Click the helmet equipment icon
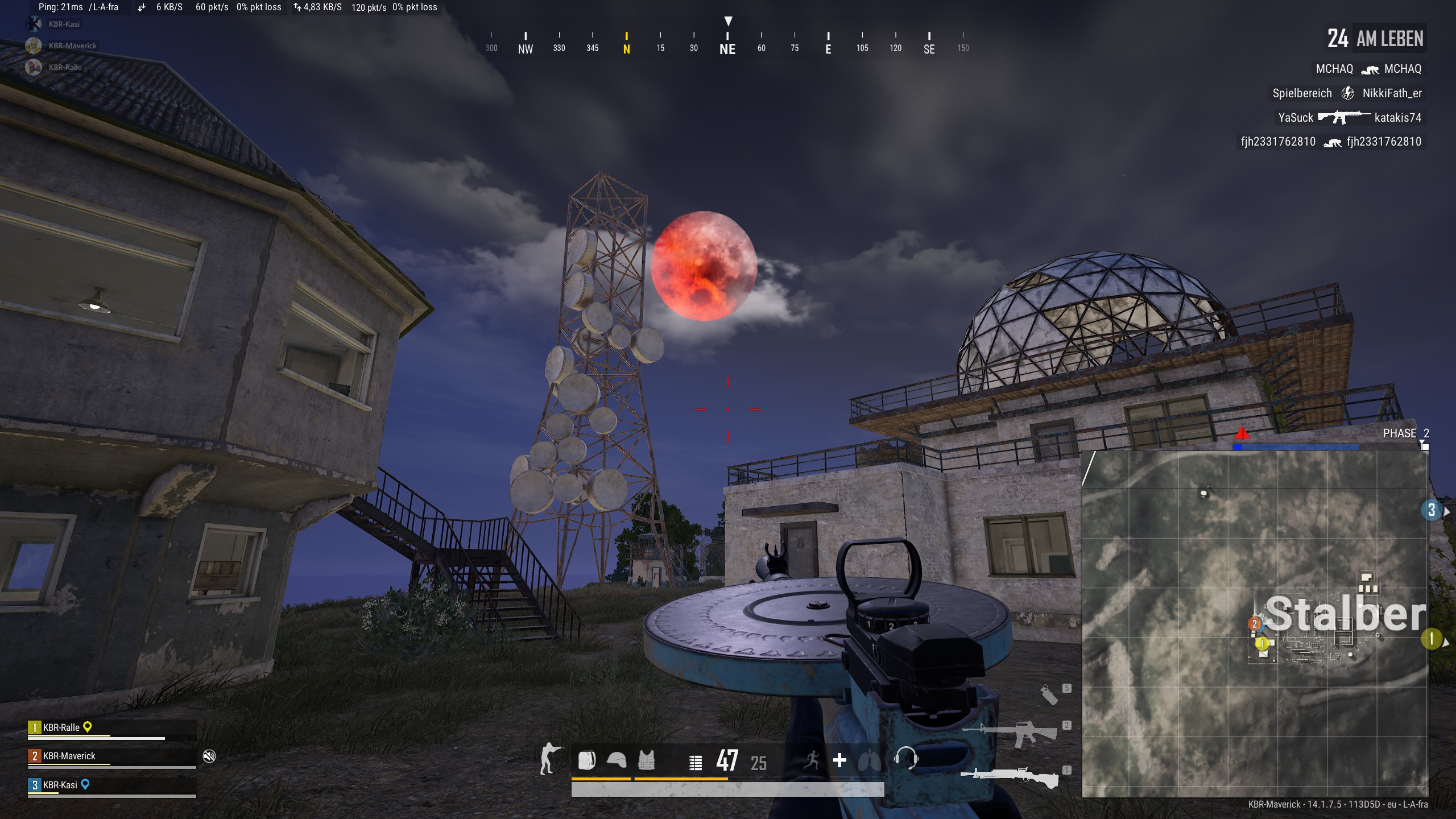The width and height of the screenshot is (1456, 819). point(617,760)
